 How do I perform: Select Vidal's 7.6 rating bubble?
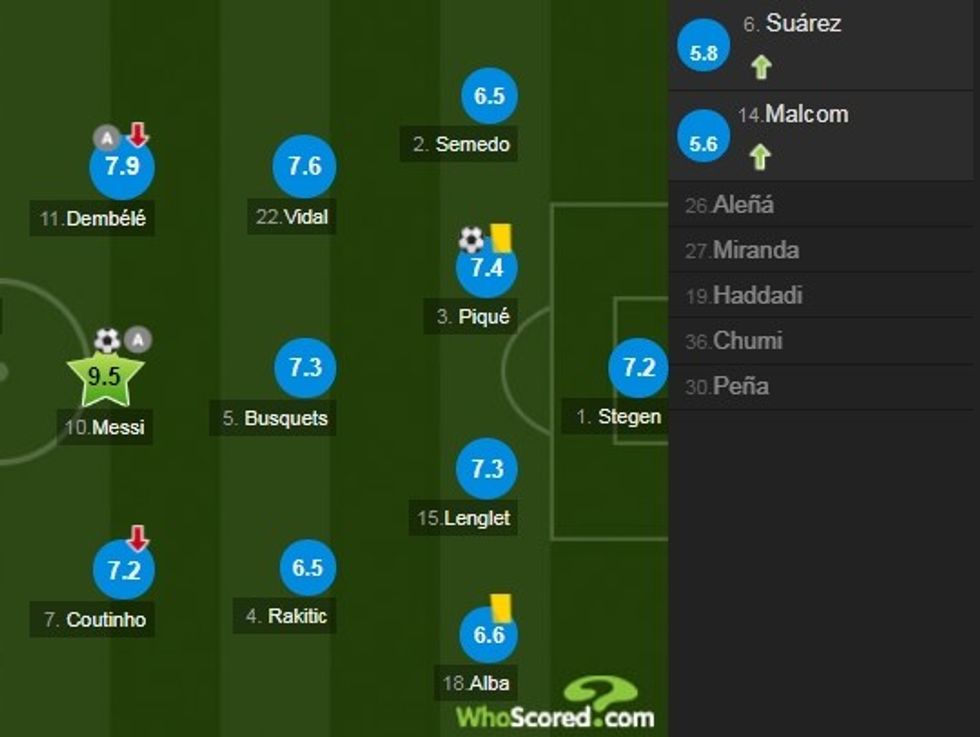304,166
